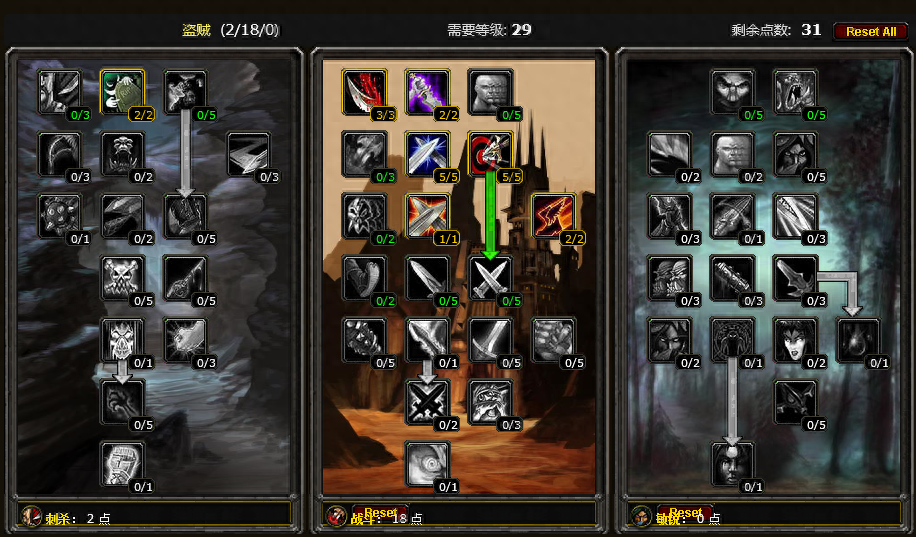The height and width of the screenshot is (537, 916).
Task: Choose the Premeditation talent icon
Action: tap(733, 463)
